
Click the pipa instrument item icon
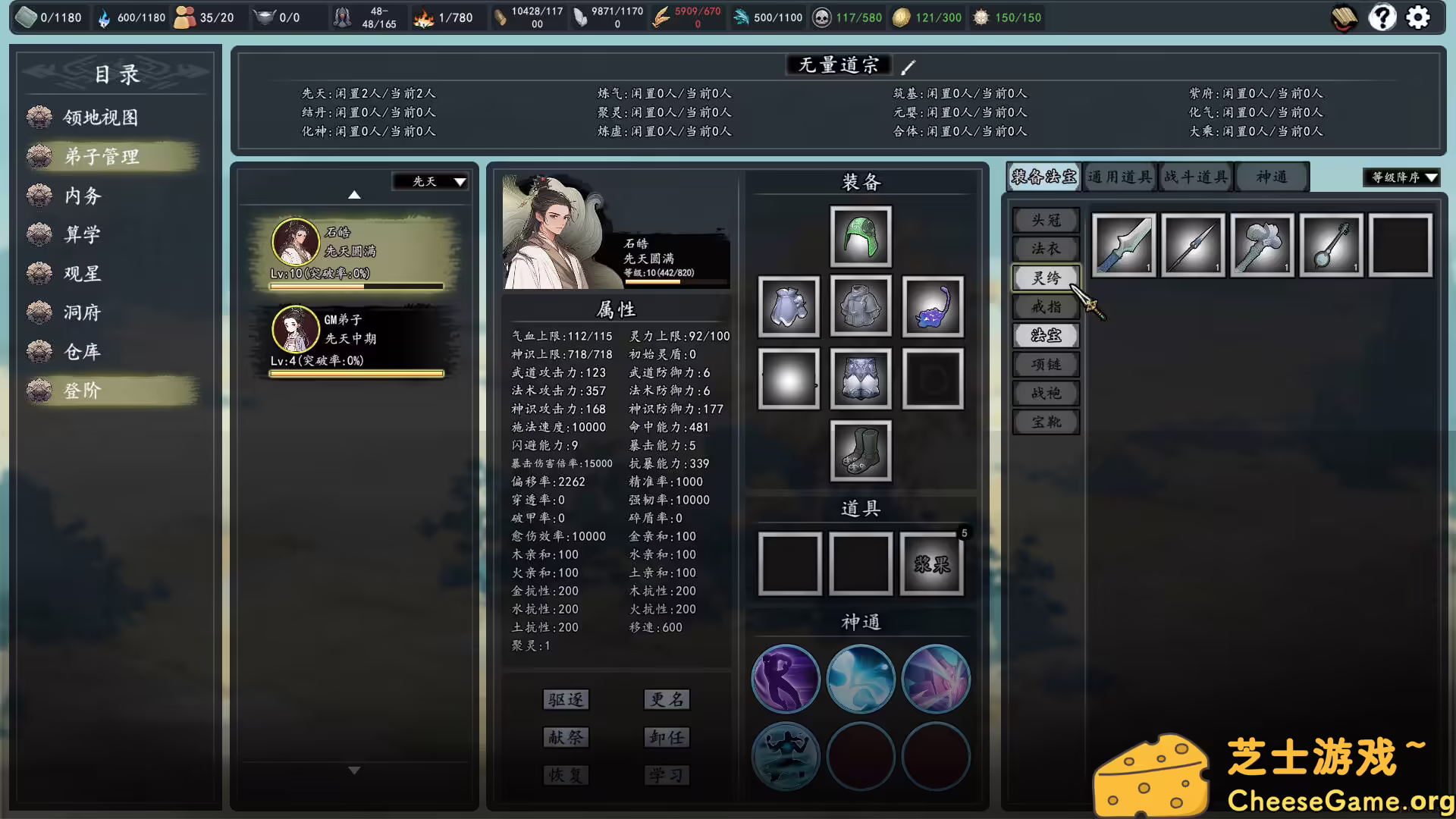[1331, 246]
